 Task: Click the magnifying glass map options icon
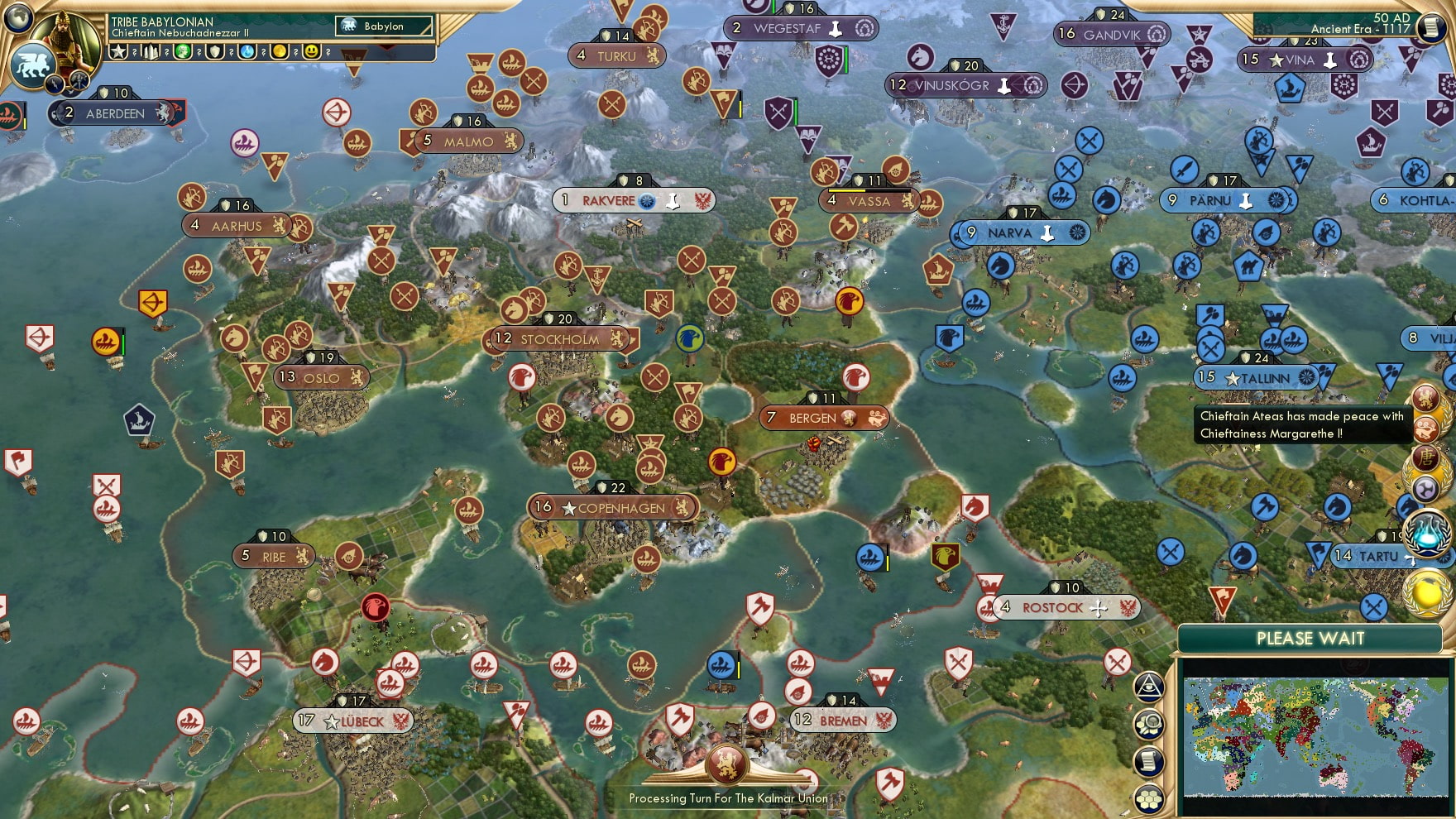(1150, 722)
